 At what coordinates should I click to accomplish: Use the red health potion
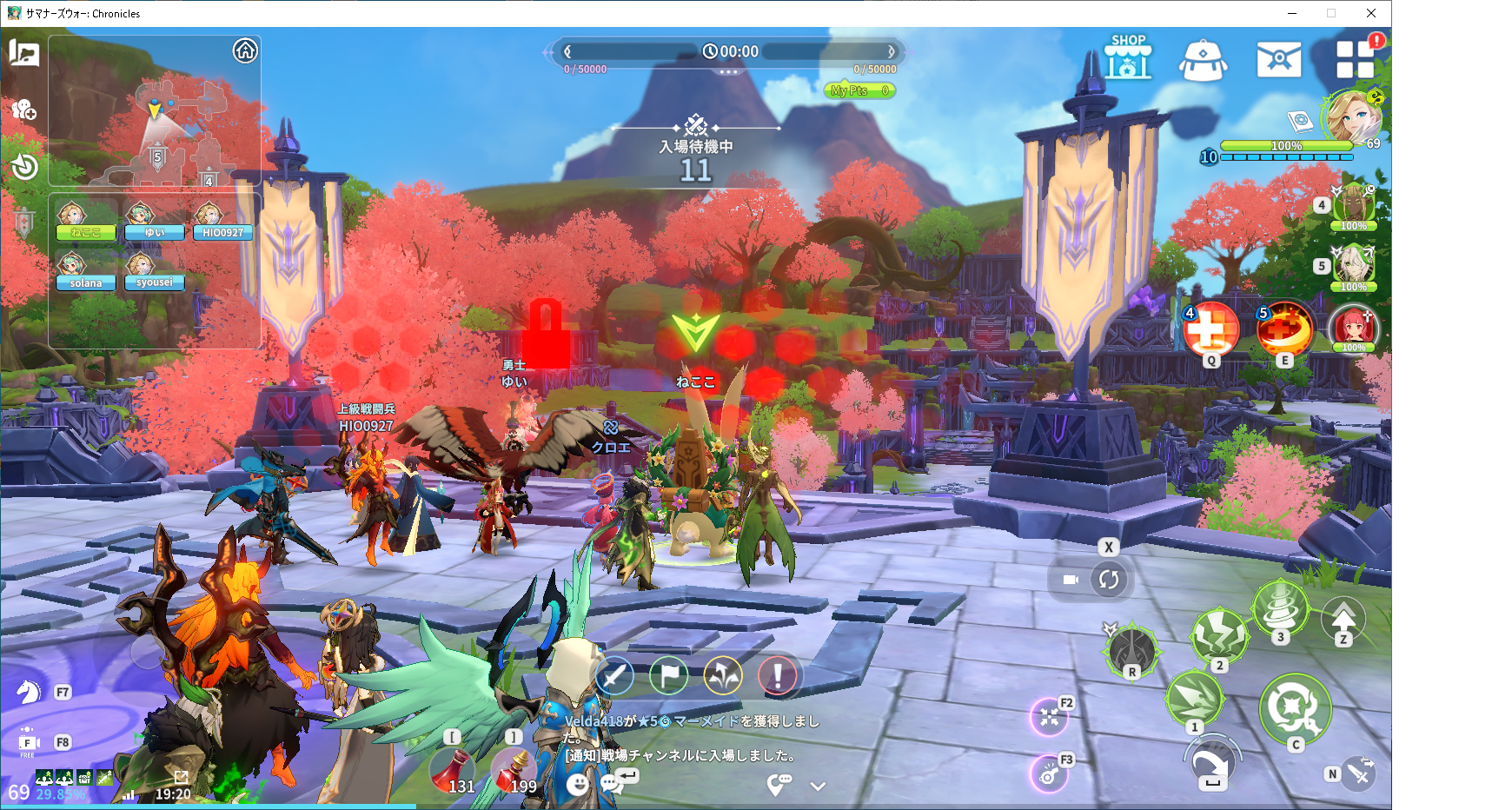pos(453,770)
